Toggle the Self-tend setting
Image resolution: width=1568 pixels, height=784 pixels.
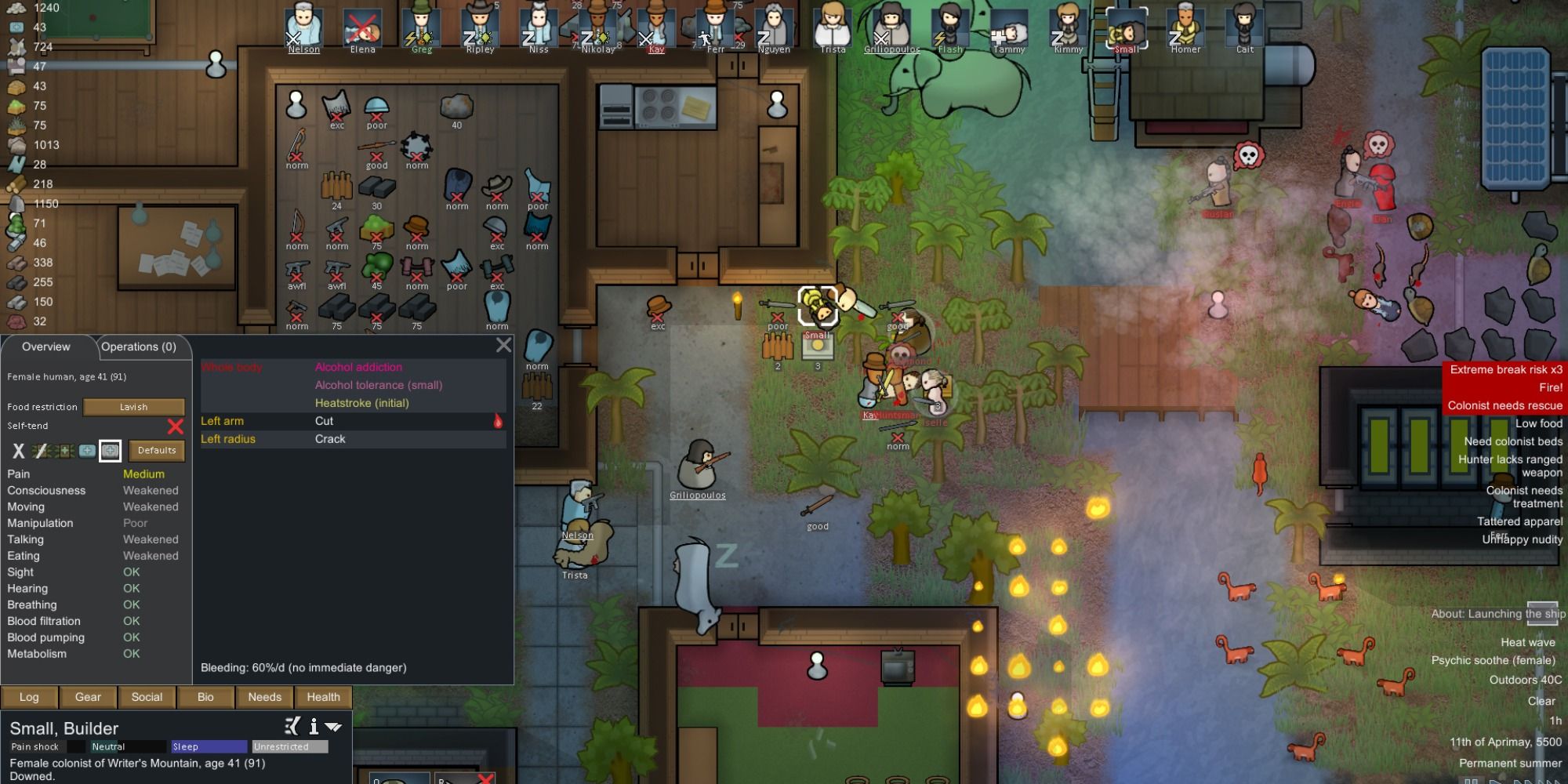tap(175, 426)
